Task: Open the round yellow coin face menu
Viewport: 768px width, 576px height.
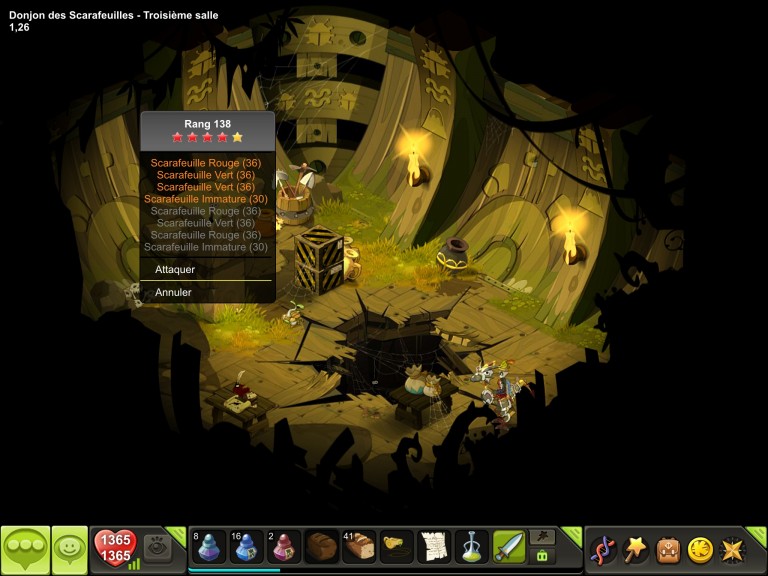Action: [700, 549]
